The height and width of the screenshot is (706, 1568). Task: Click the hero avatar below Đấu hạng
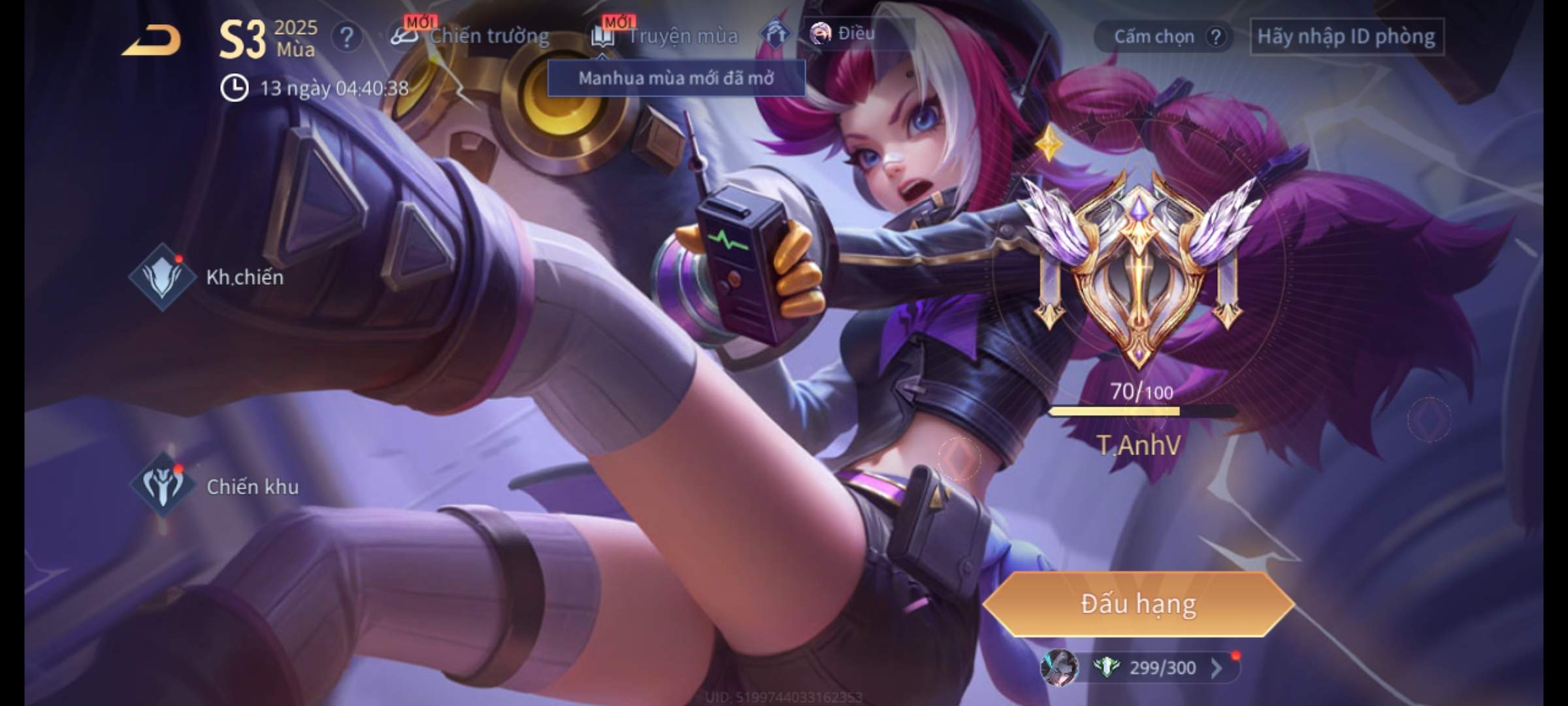[x=1058, y=668]
